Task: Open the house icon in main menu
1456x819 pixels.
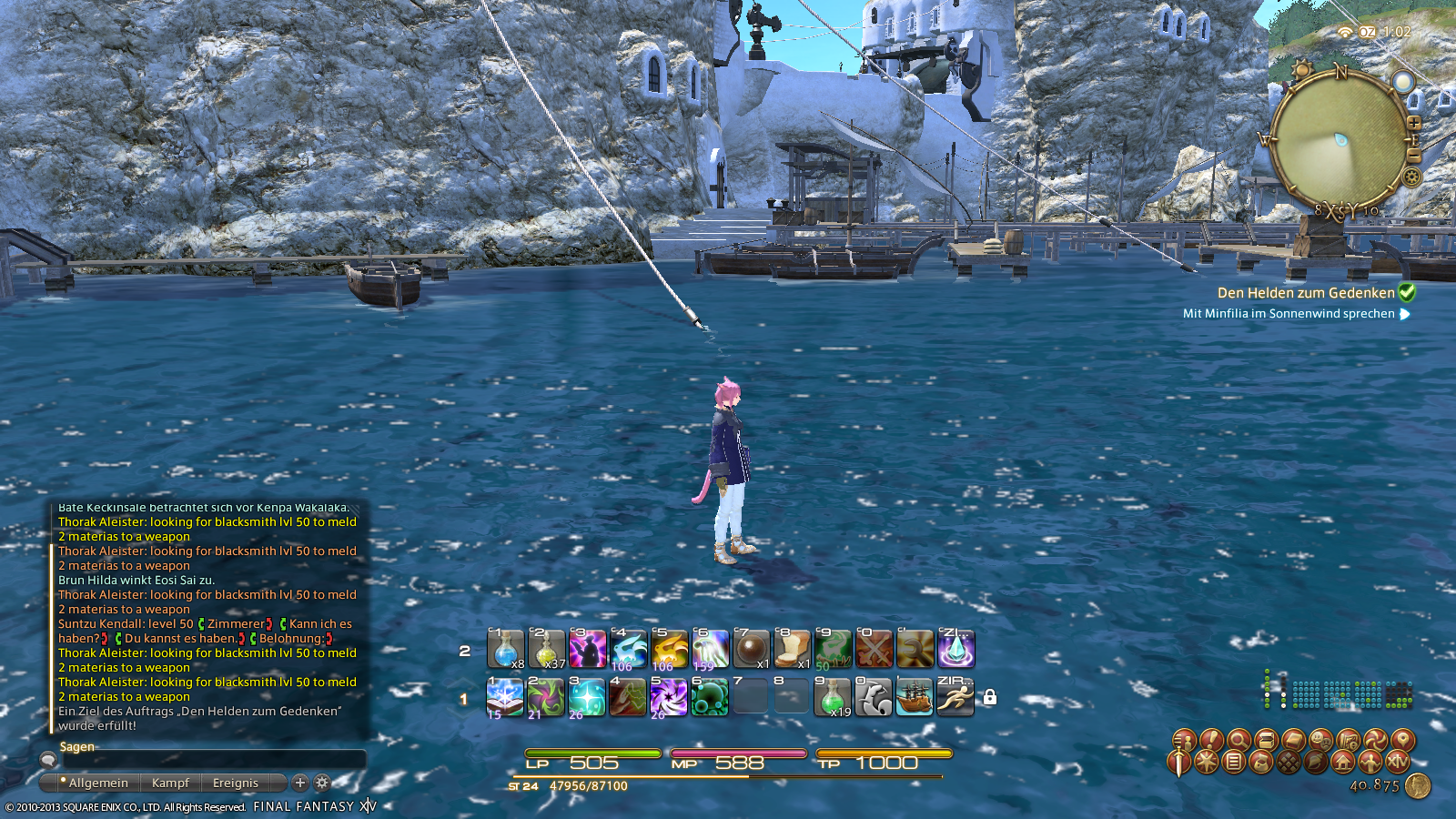Action: pos(1343,762)
